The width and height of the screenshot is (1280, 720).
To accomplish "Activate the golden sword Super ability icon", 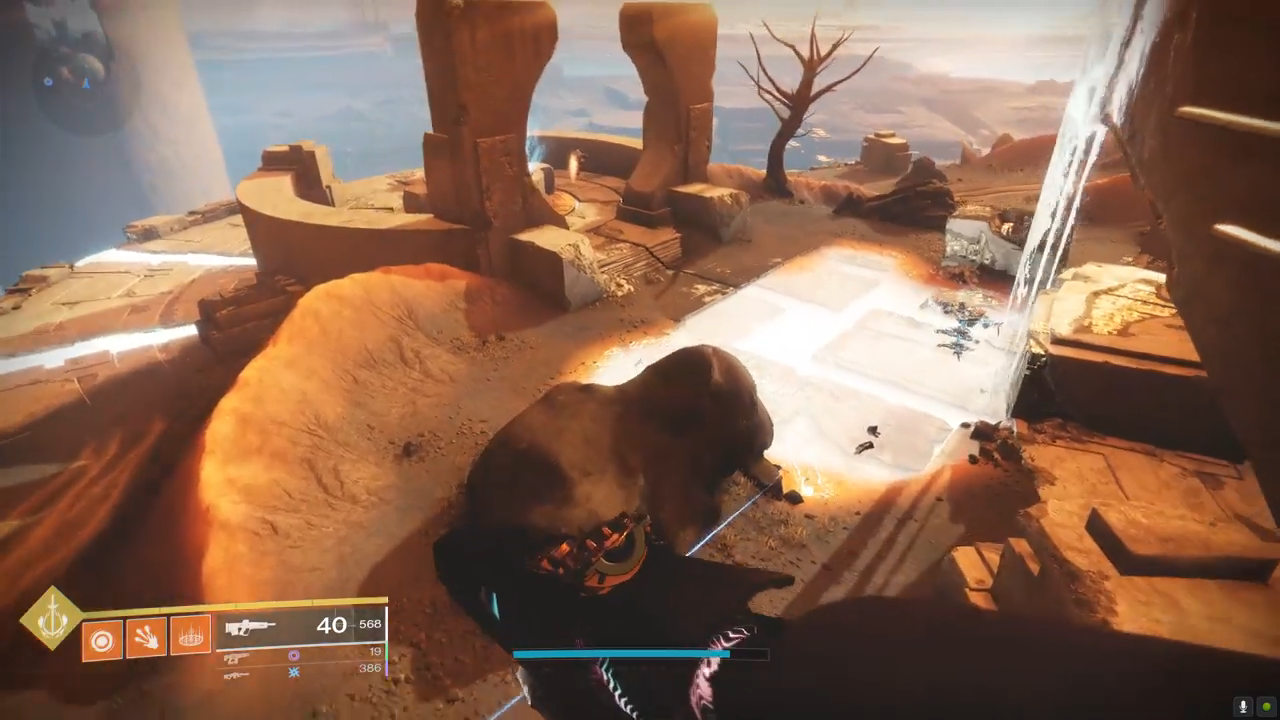I will [x=52, y=619].
